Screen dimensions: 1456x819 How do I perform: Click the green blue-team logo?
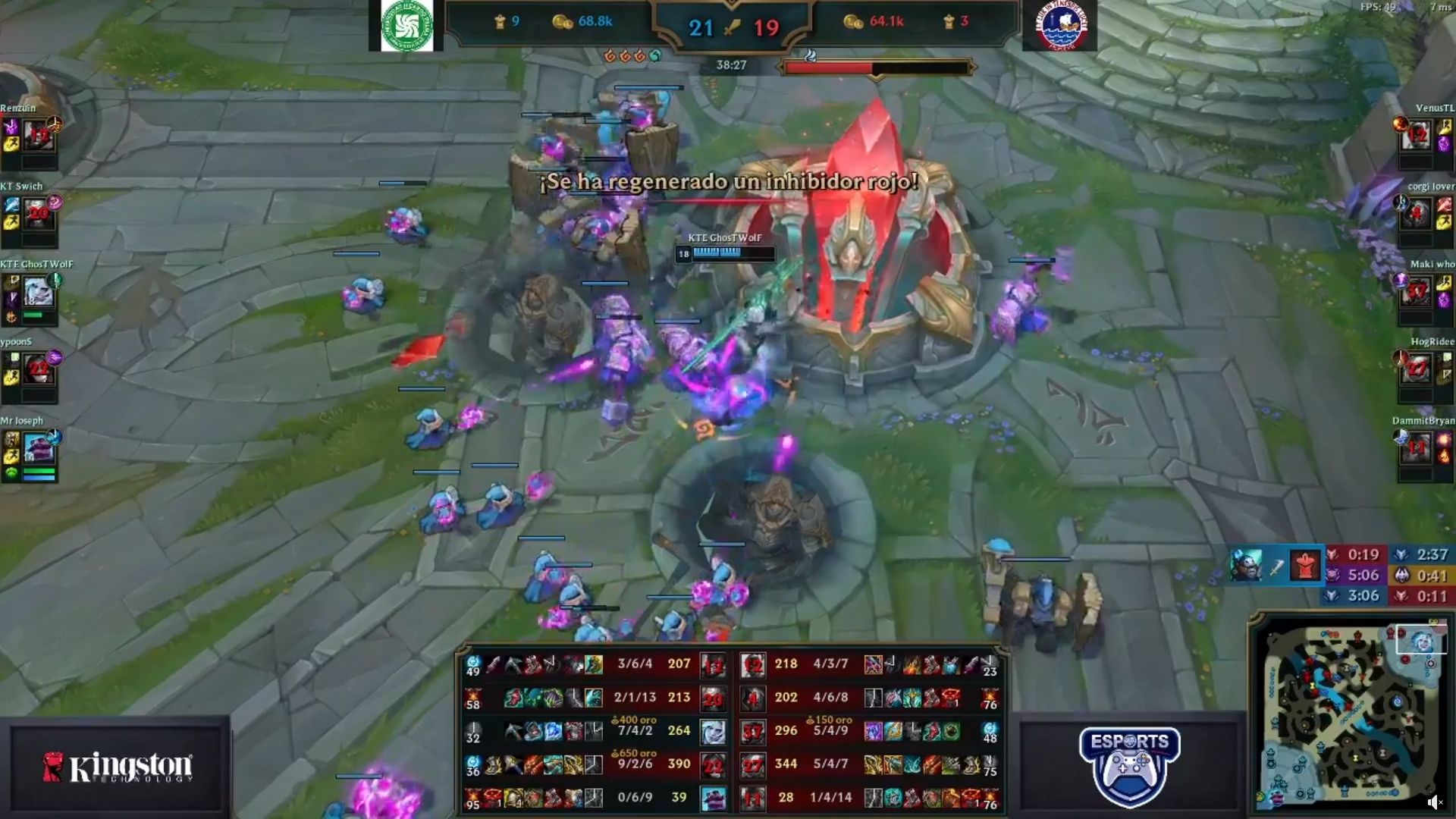(x=406, y=25)
